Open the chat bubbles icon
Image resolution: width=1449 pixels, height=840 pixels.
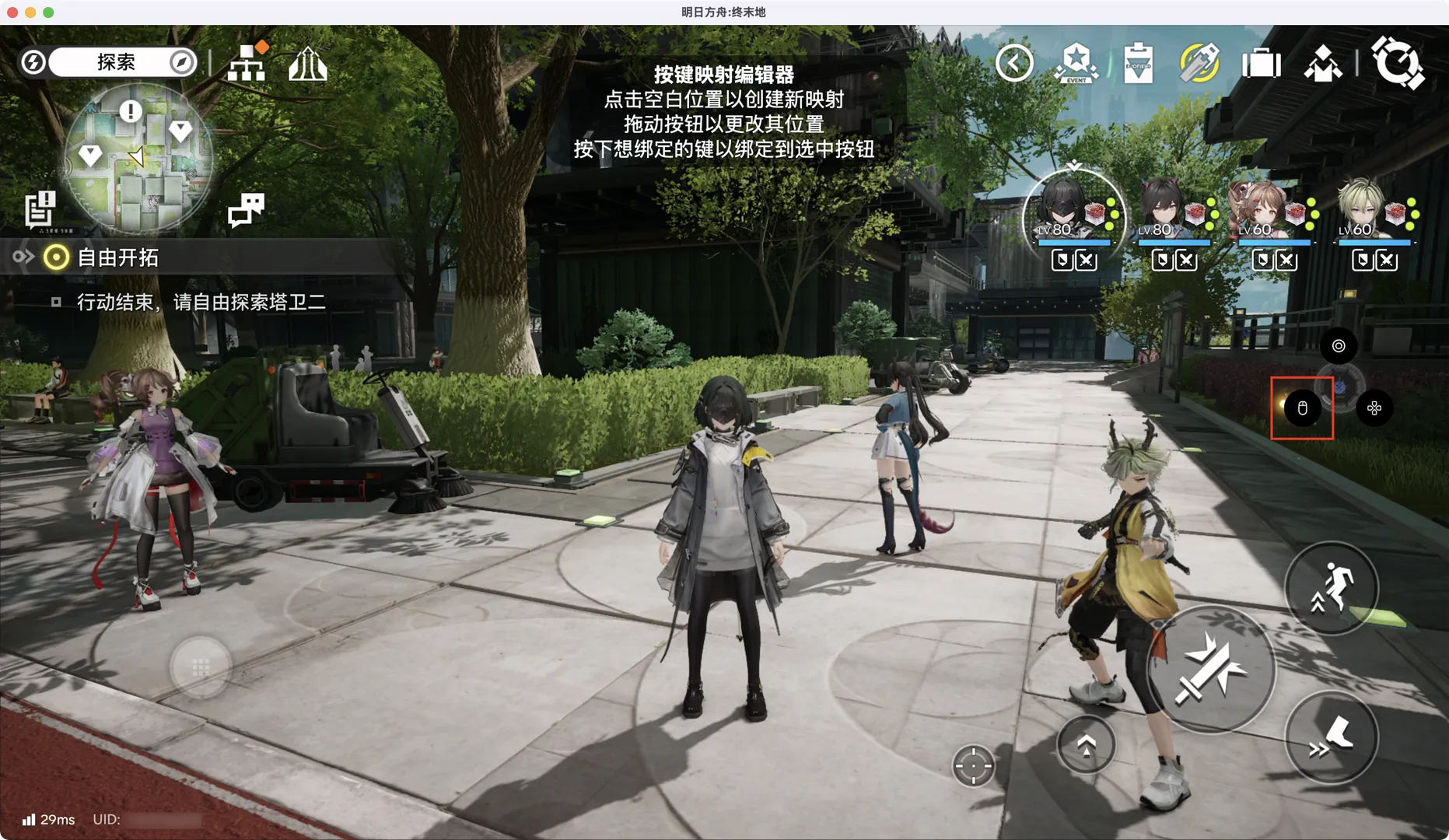[246, 209]
